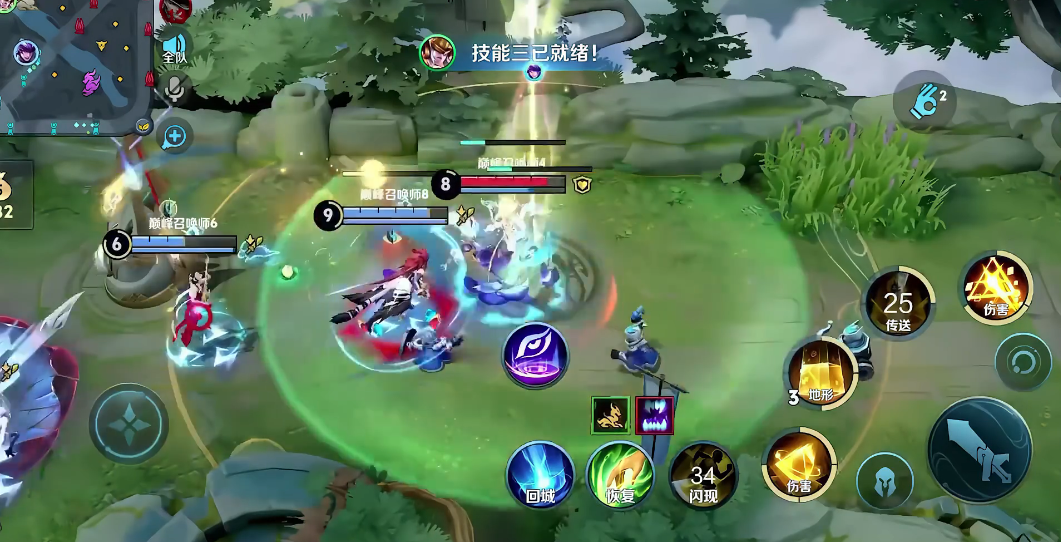Activate the 回城 recall ability
Screen dimensions: 1061x542
click(540, 474)
